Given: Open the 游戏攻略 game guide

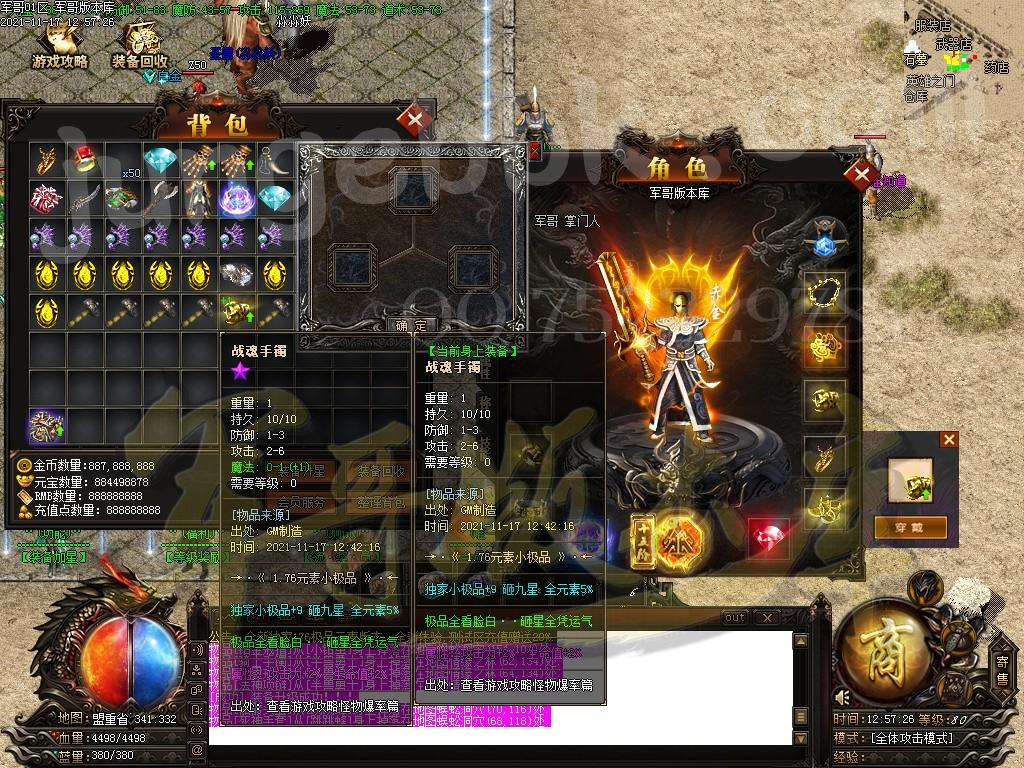Looking at the screenshot, I should pyautogui.click(x=59, y=46).
